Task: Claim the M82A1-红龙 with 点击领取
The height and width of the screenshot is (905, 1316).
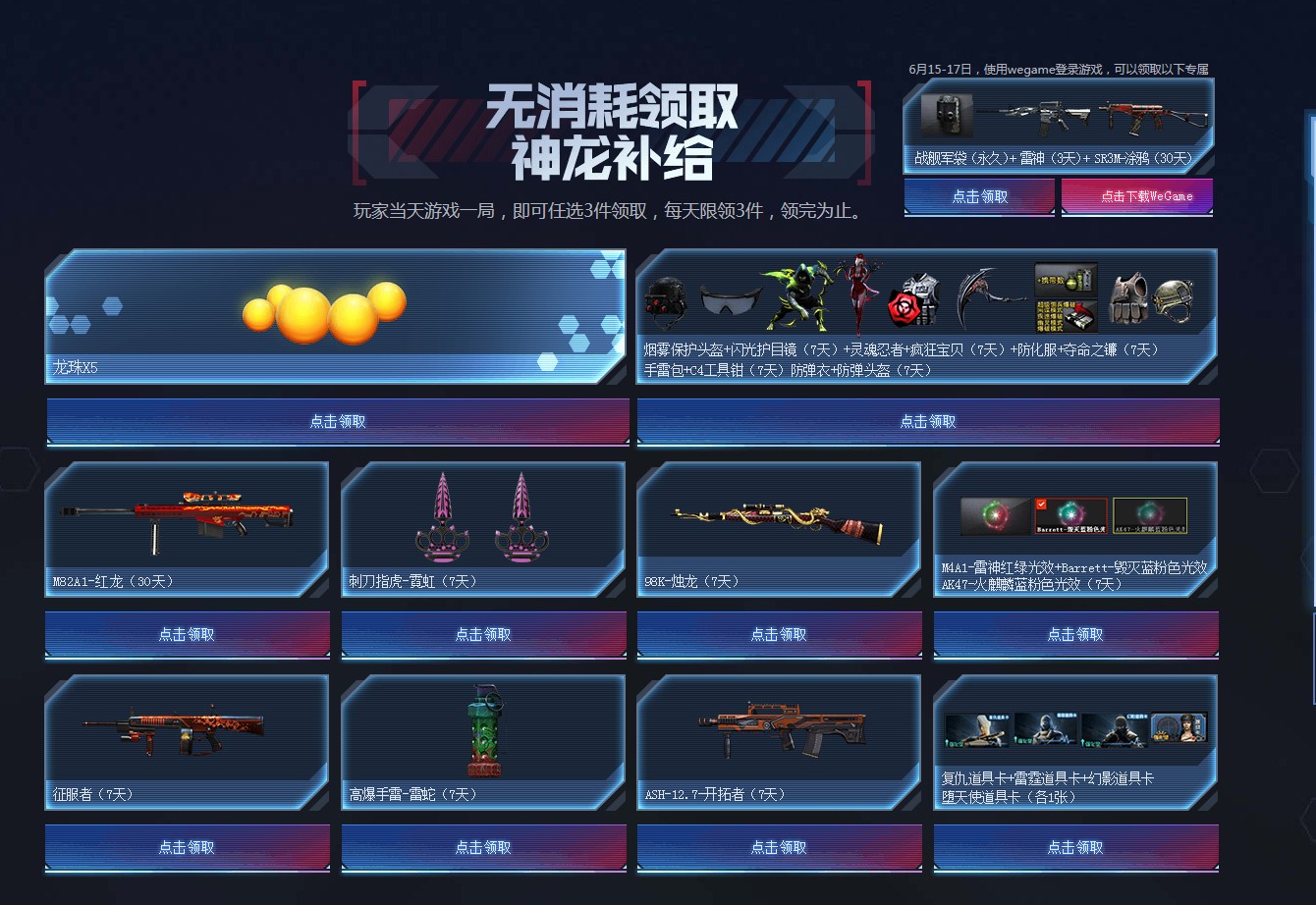Action: pyautogui.click(x=187, y=634)
